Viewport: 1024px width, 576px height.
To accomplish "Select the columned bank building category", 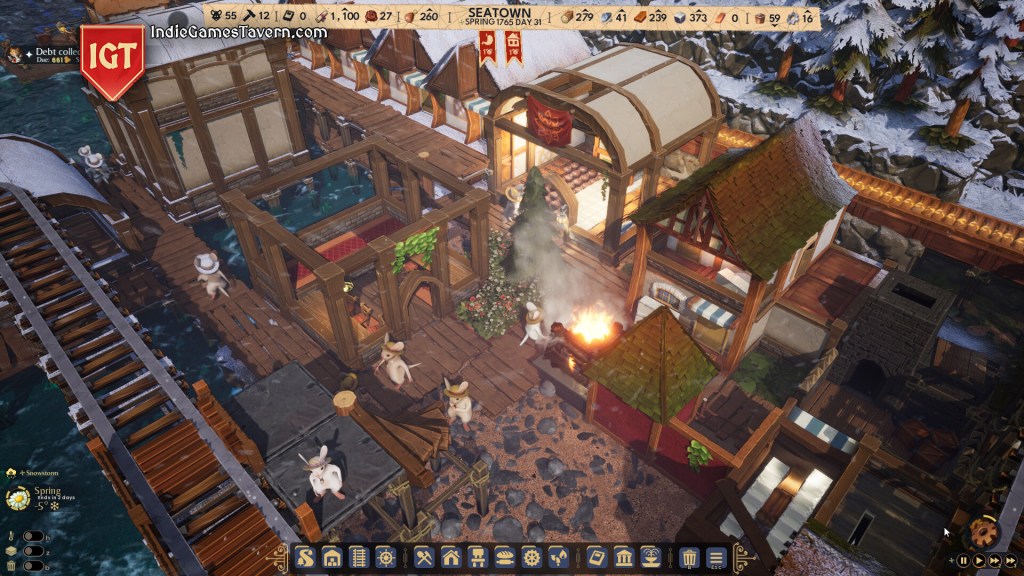I will 623,557.
